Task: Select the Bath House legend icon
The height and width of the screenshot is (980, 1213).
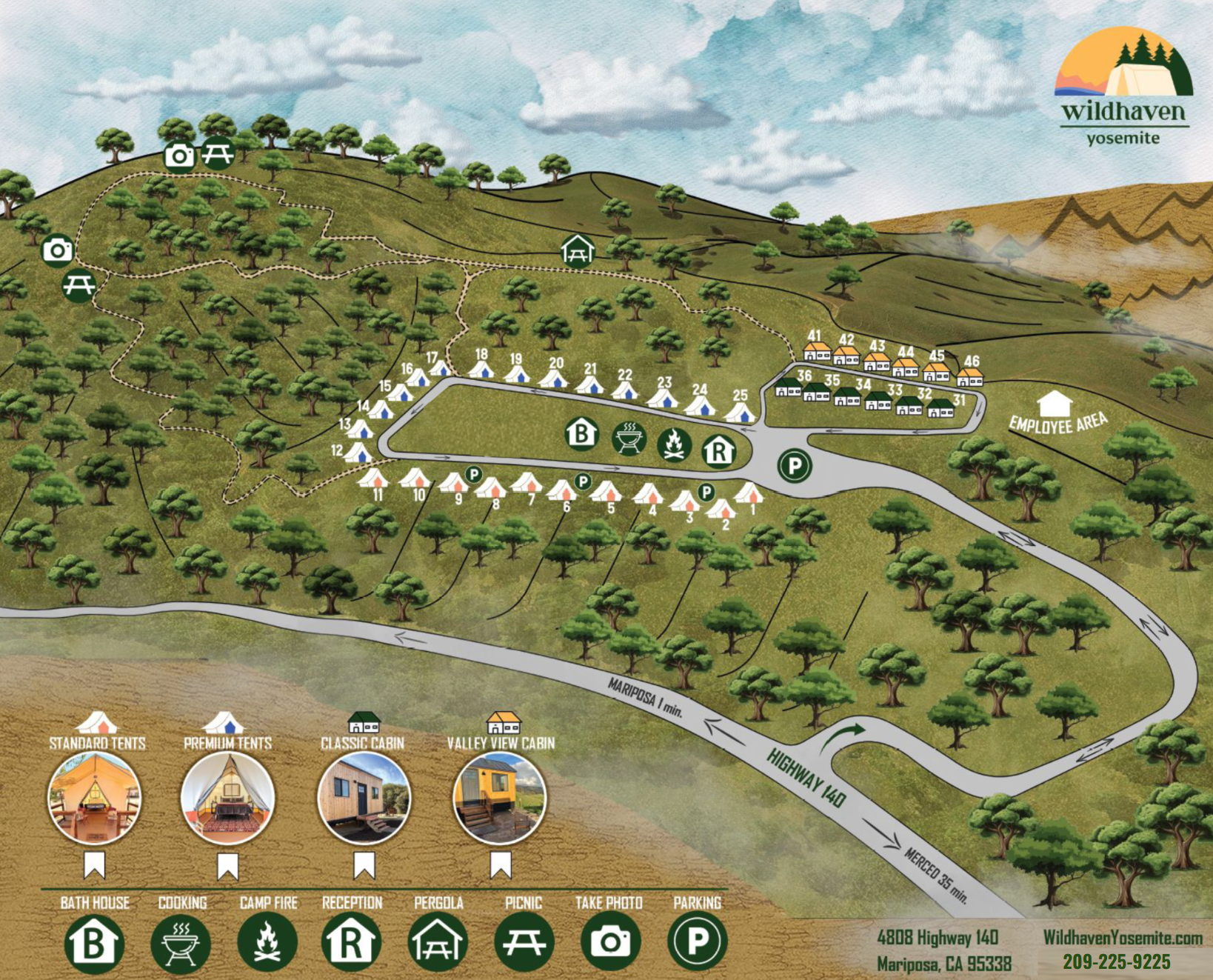Action: coord(94,943)
